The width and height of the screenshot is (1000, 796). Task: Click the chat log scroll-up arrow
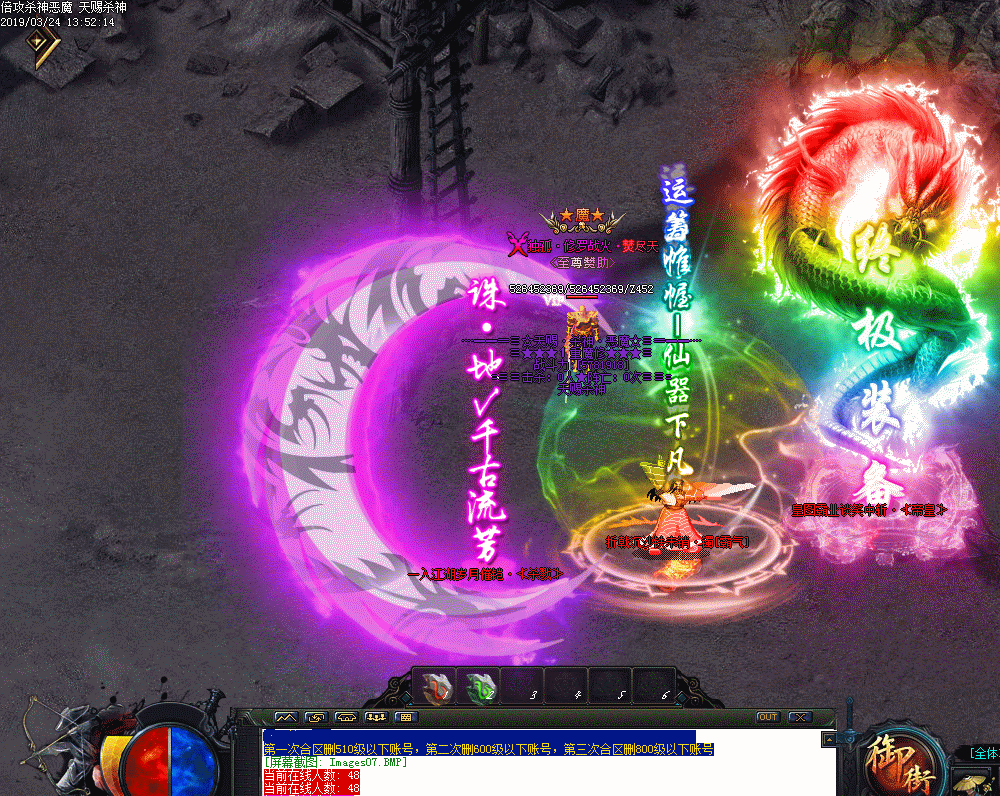pos(828,738)
